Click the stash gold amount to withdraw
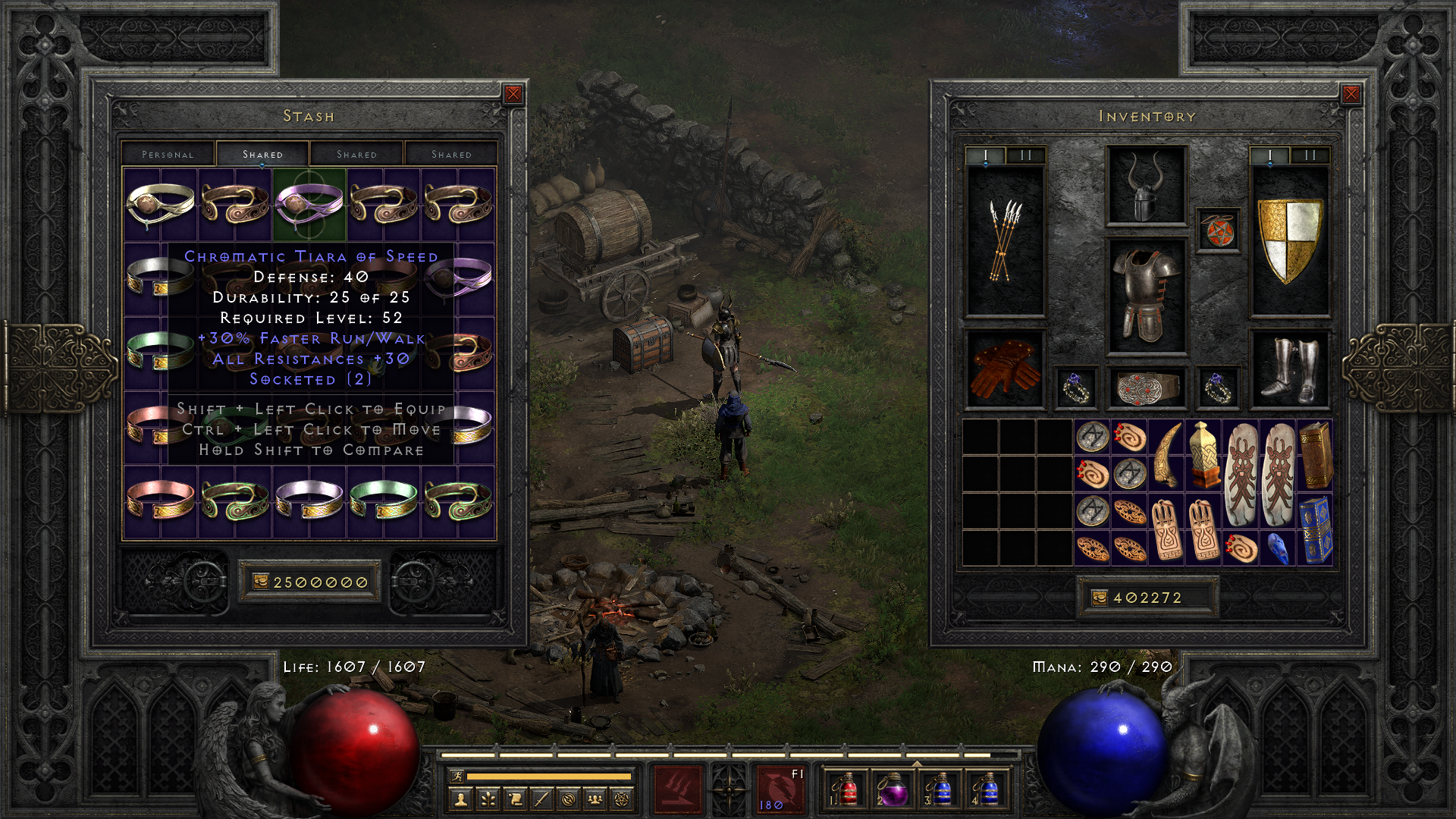The height and width of the screenshot is (819, 1456). (309, 582)
